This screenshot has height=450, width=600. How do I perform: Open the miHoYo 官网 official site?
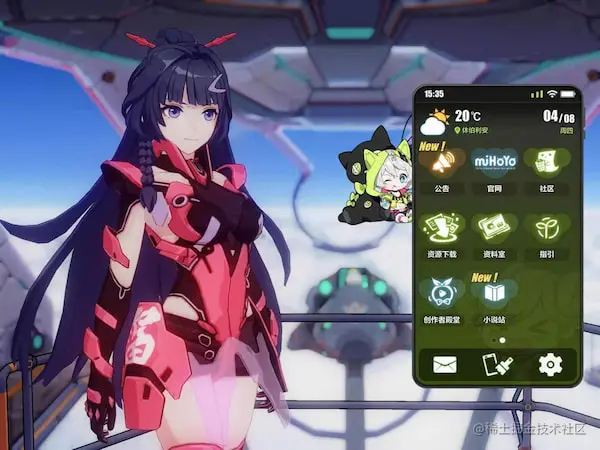click(x=495, y=162)
